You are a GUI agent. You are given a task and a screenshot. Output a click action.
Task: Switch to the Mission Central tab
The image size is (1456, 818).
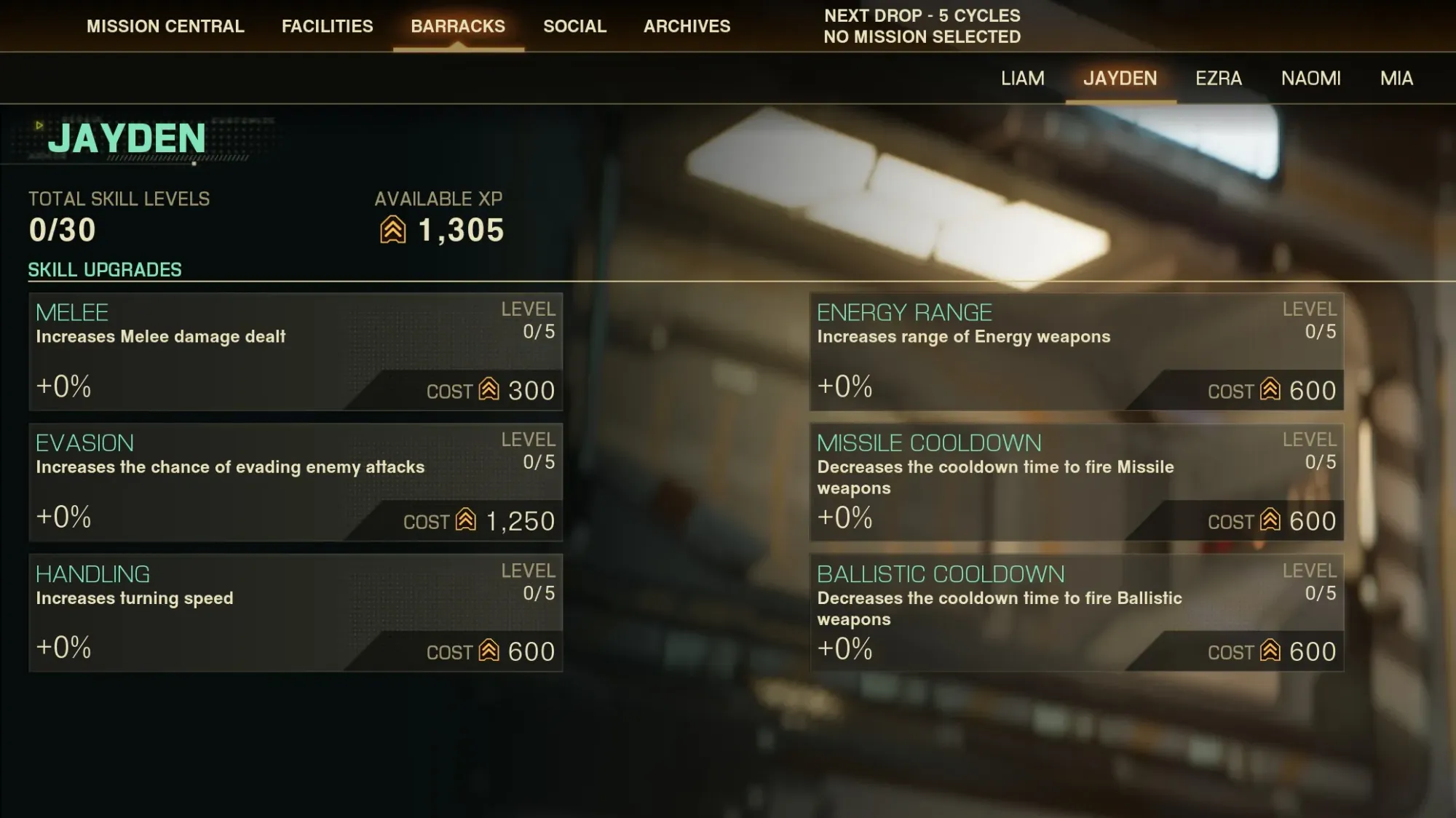click(165, 26)
